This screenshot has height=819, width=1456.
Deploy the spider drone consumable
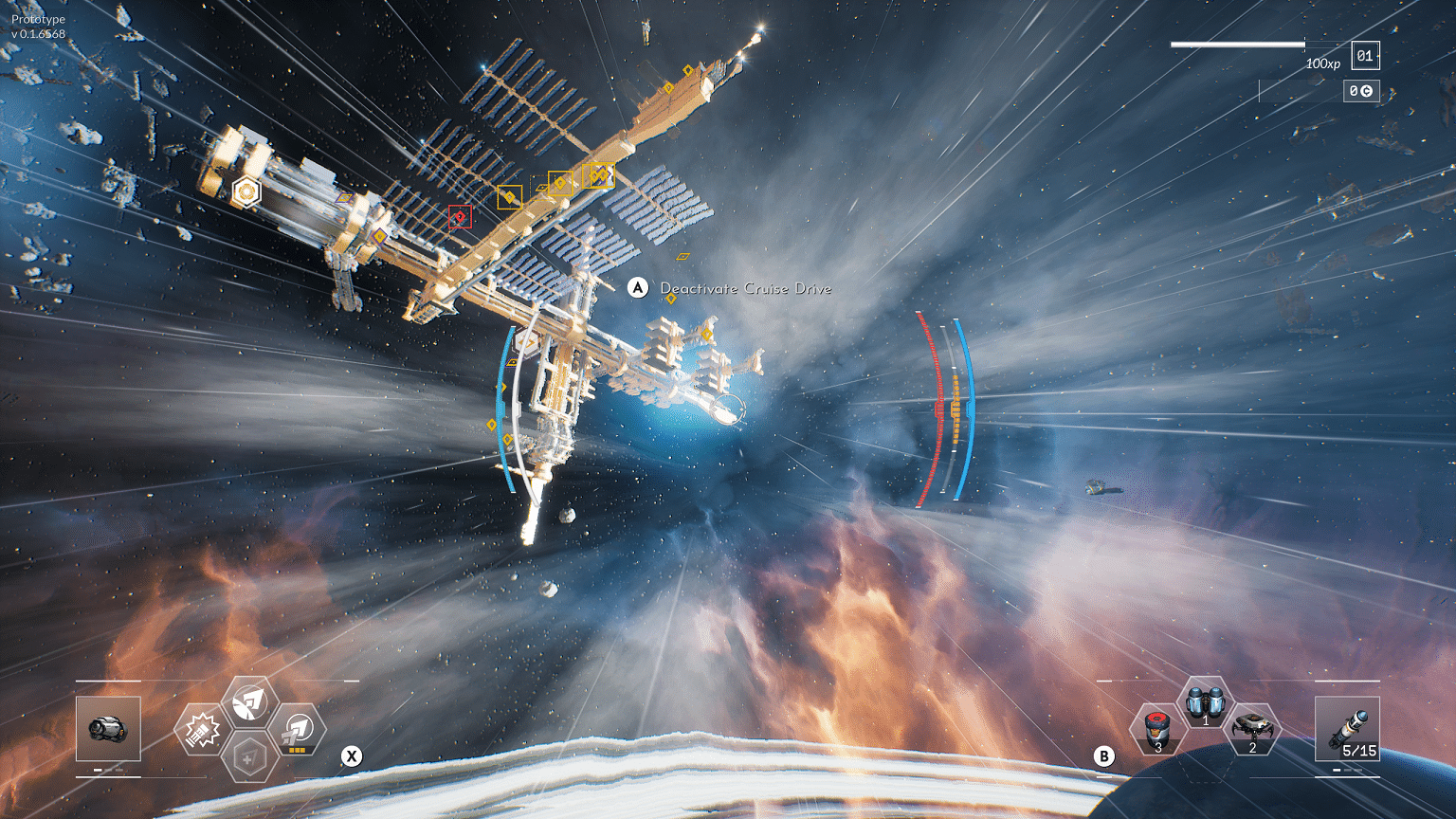1253,730
